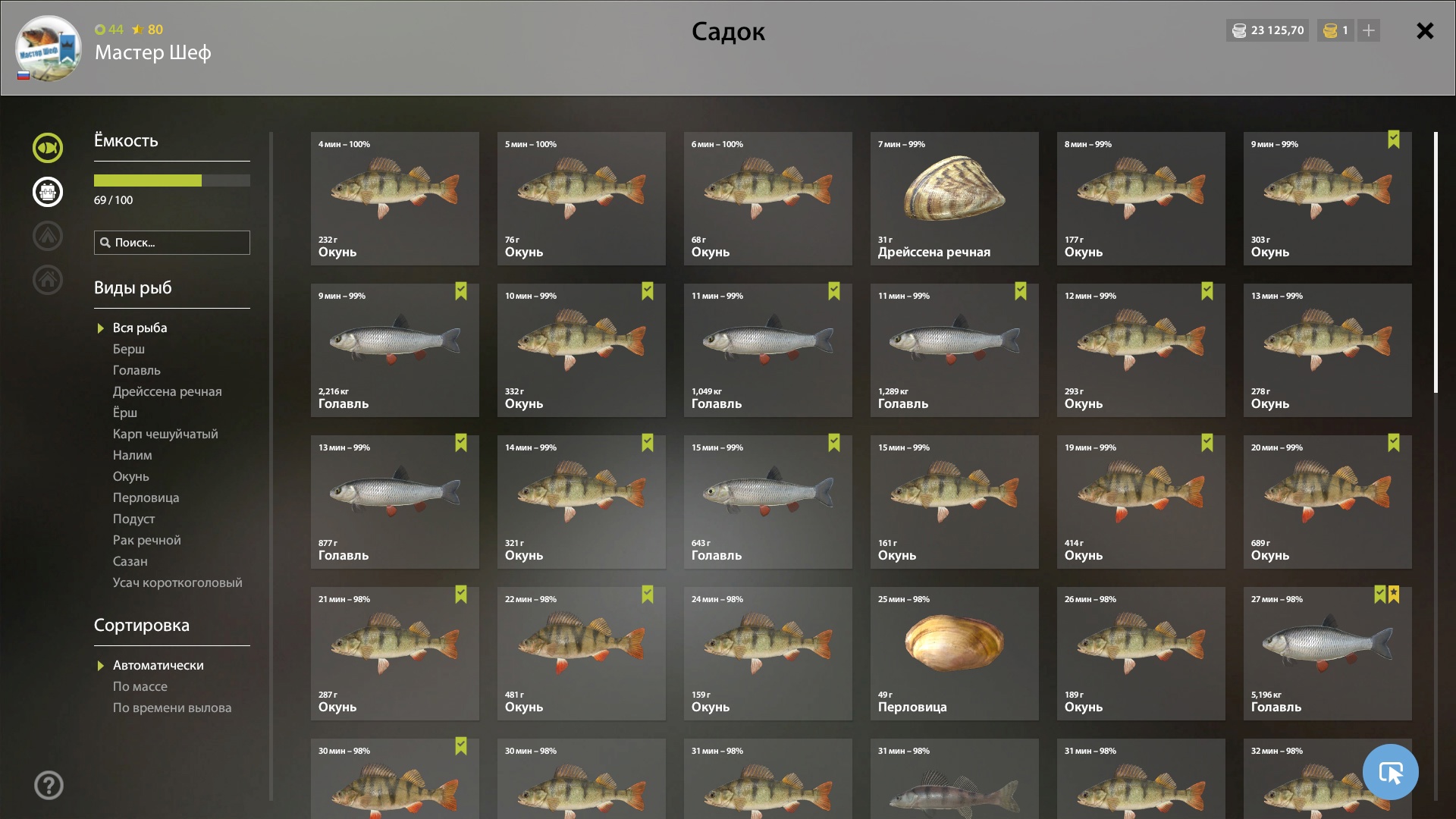This screenshot has width=1456, height=819.
Task: Open the help question mark button
Action: click(49, 785)
